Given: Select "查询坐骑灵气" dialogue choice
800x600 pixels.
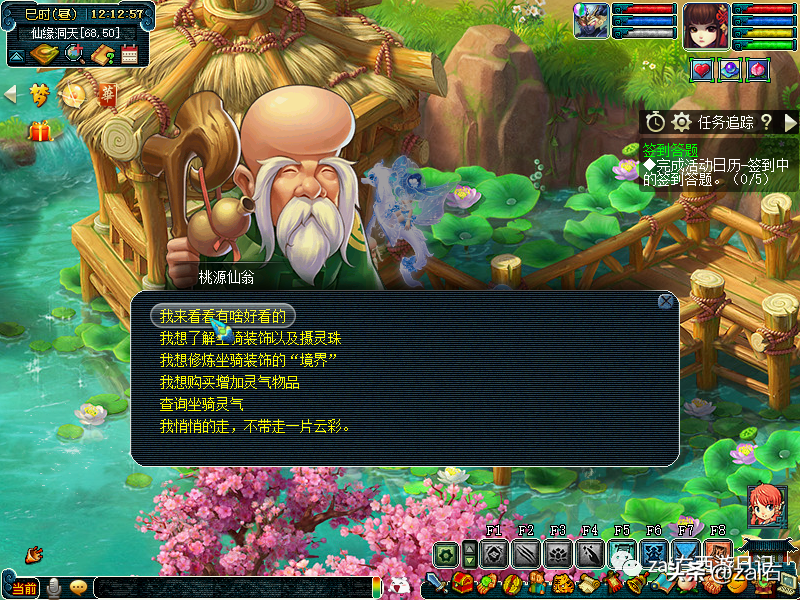Looking at the screenshot, I should 201,404.
